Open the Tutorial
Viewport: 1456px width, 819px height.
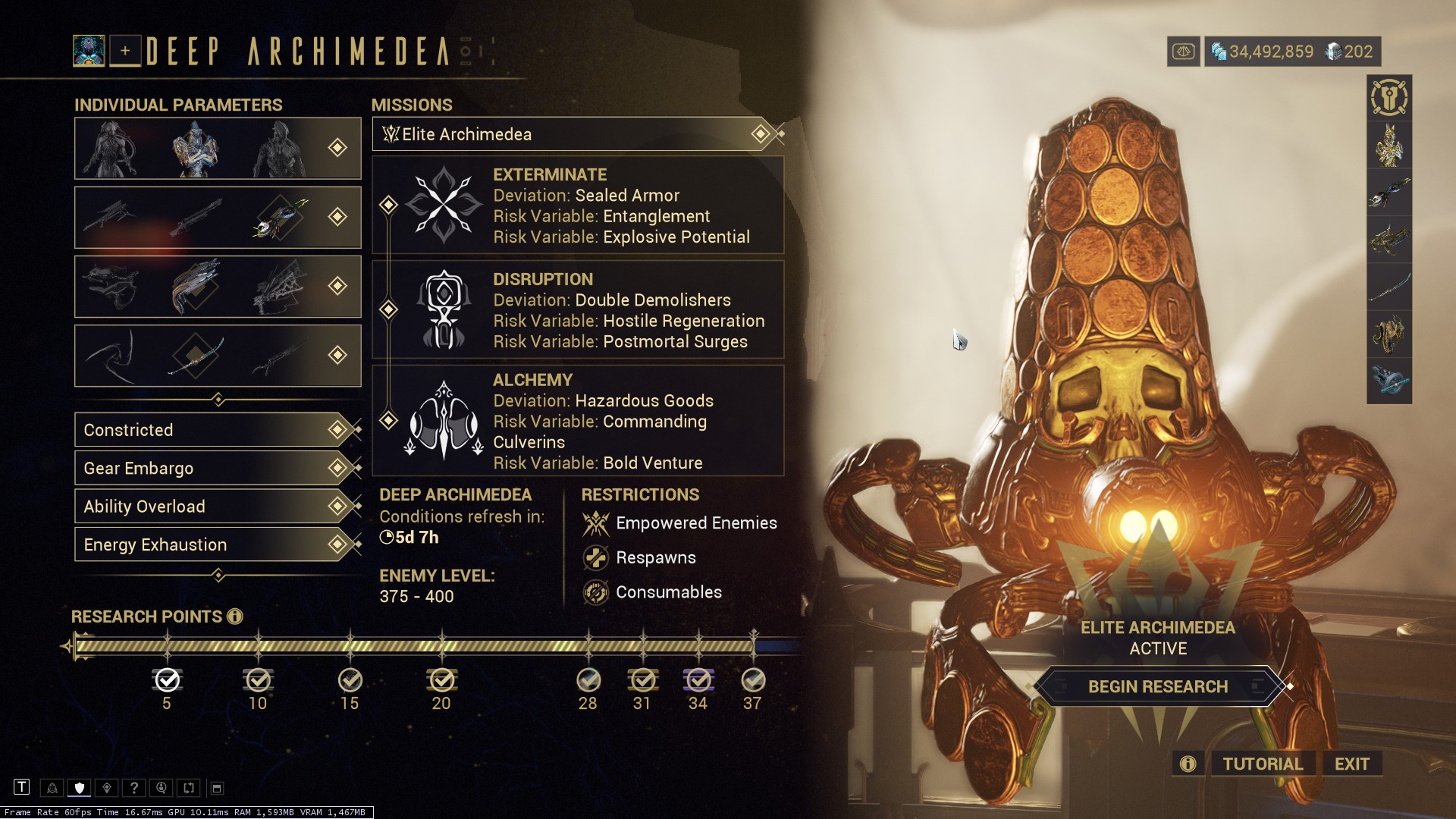1262,764
